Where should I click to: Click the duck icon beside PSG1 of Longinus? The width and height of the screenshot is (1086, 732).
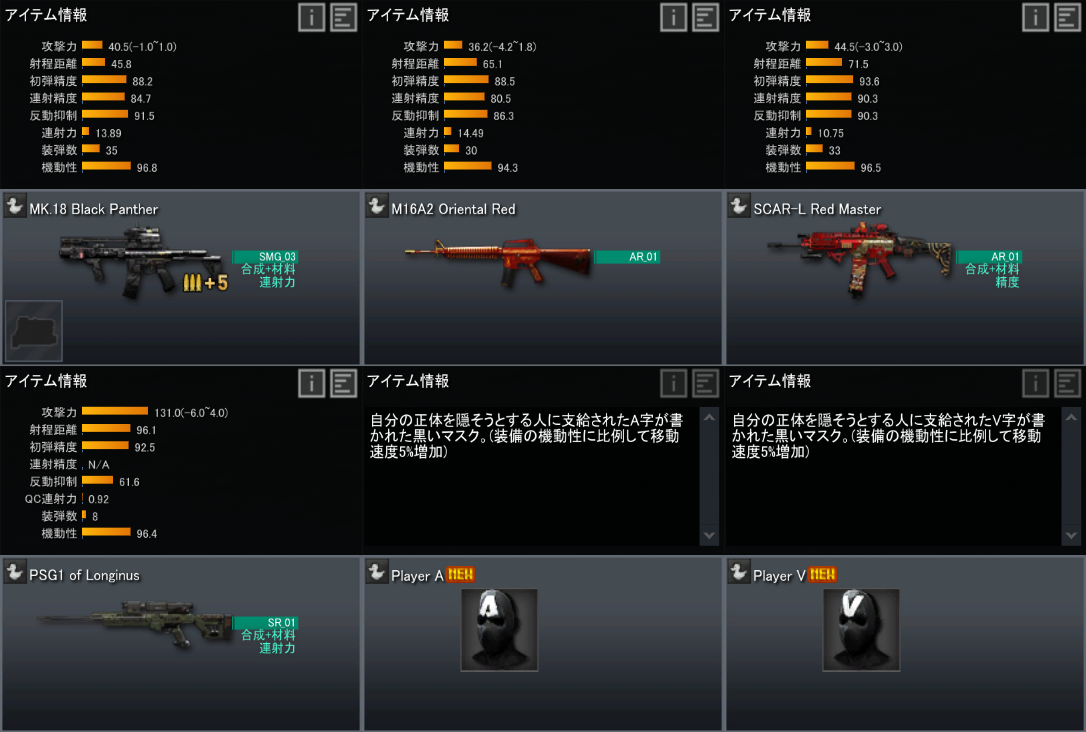(15, 573)
